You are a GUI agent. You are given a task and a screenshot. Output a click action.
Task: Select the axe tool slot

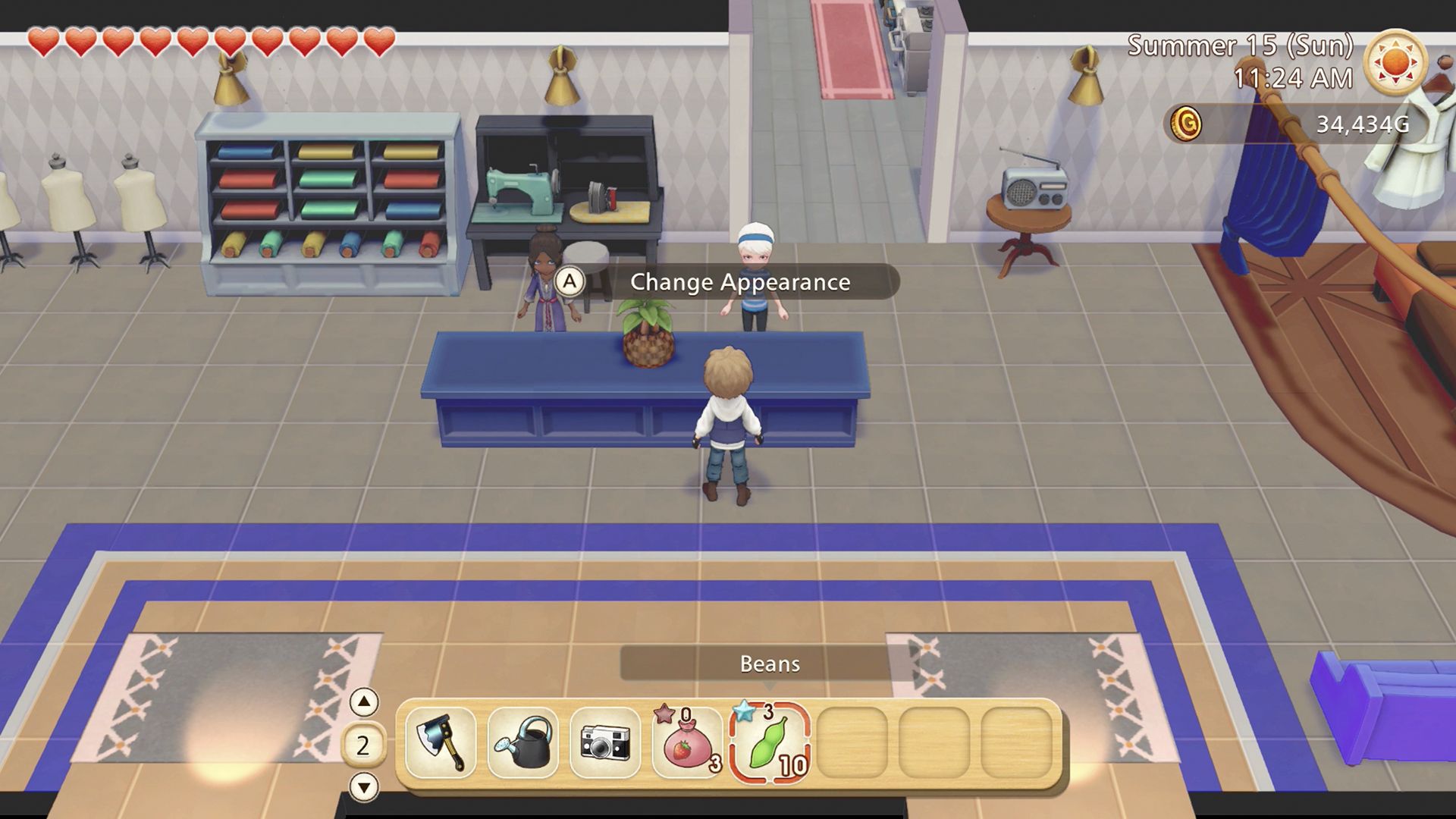pos(441,742)
